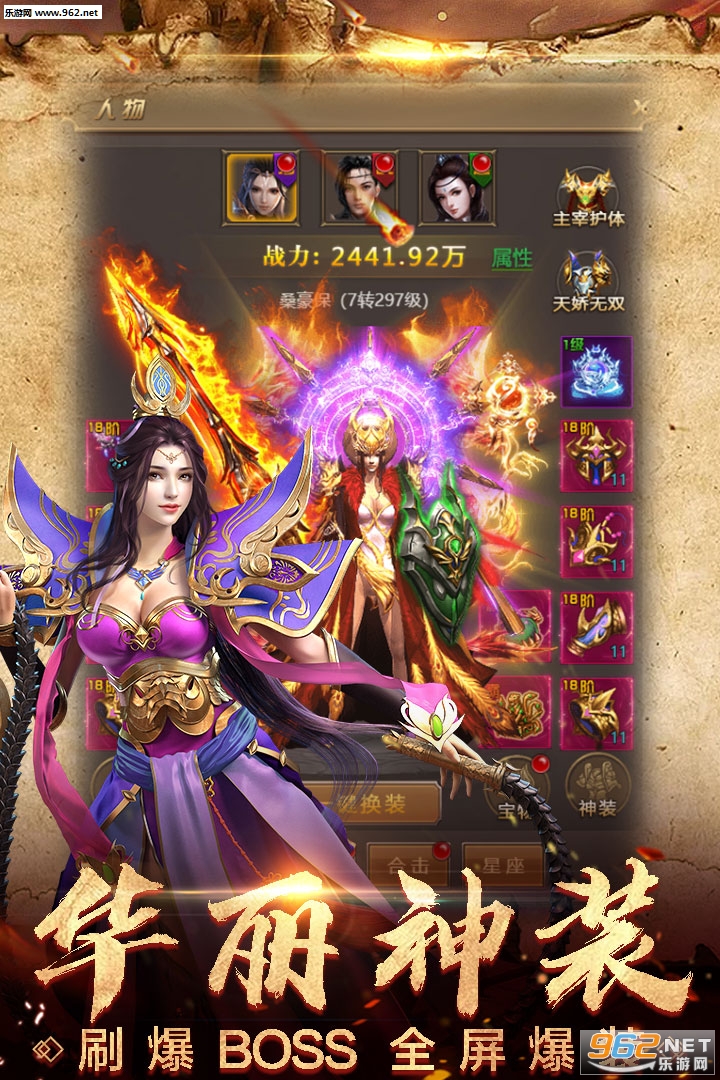
Task: Select the level 1 blue crystal item slot
Action: click(x=596, y=370)
